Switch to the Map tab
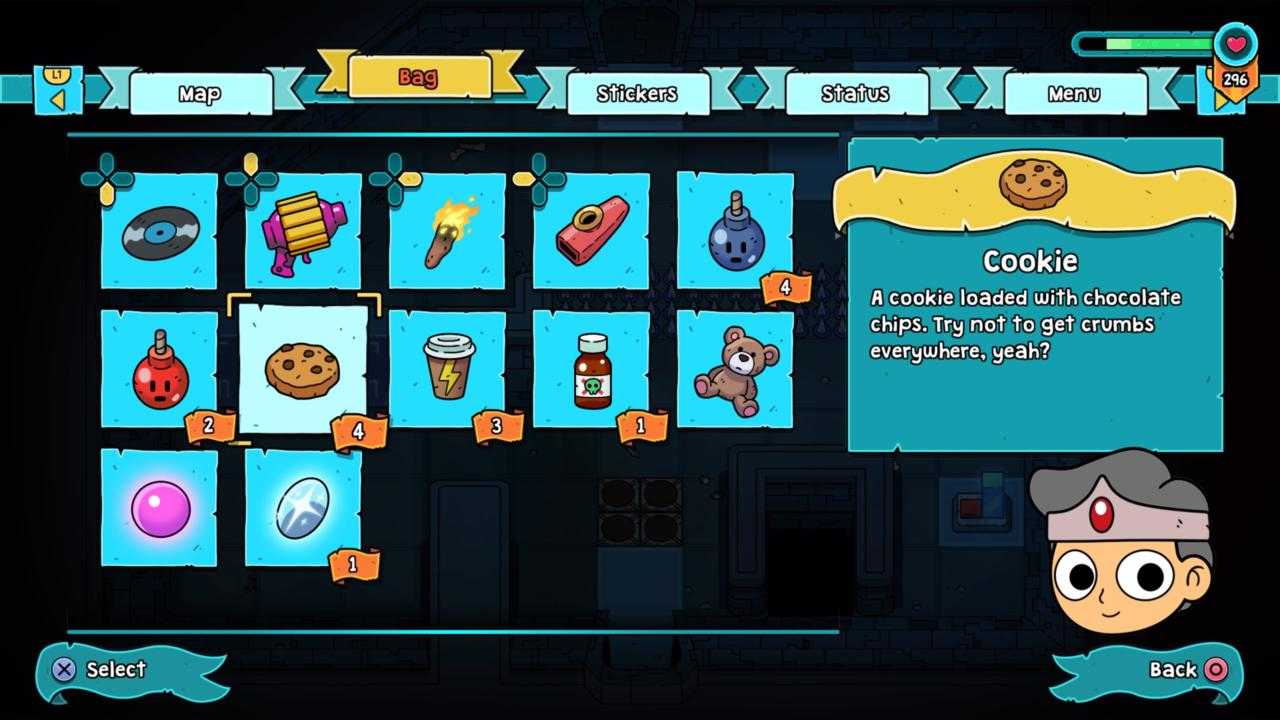Image resolution: width=1280 pixels, height=720 pixels. pyautogui.click(x=200, y=94)
